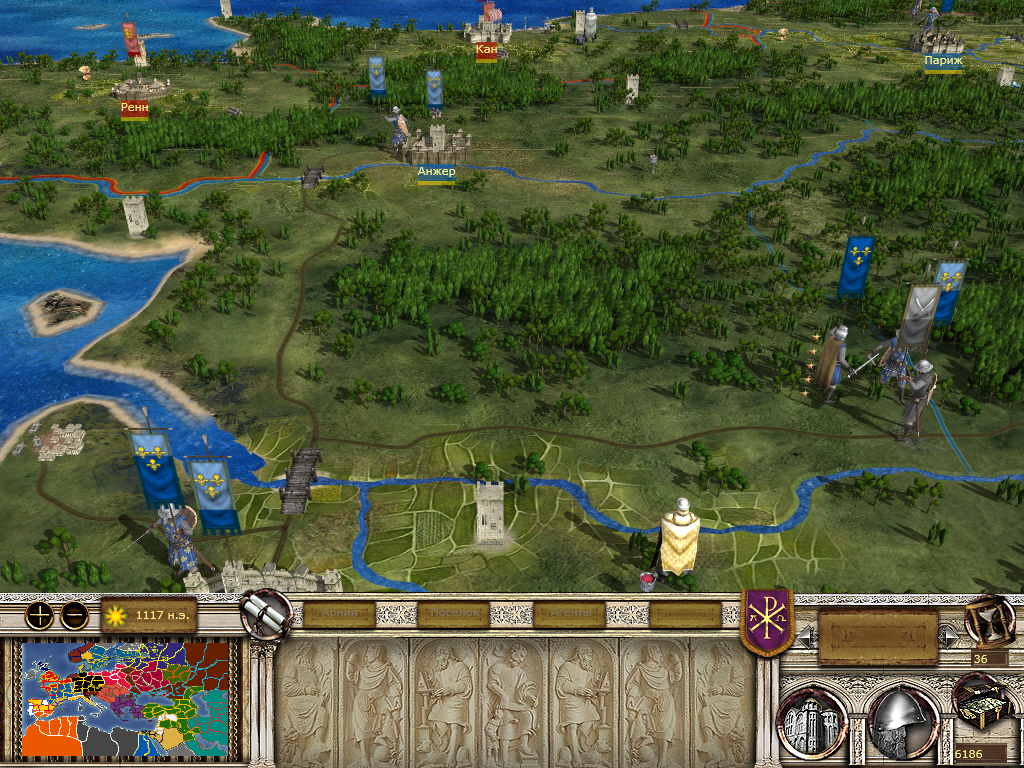Open the purple faction shield overview
The width and height of the screenshot is (1024, 768).
(x=767, y=621)
